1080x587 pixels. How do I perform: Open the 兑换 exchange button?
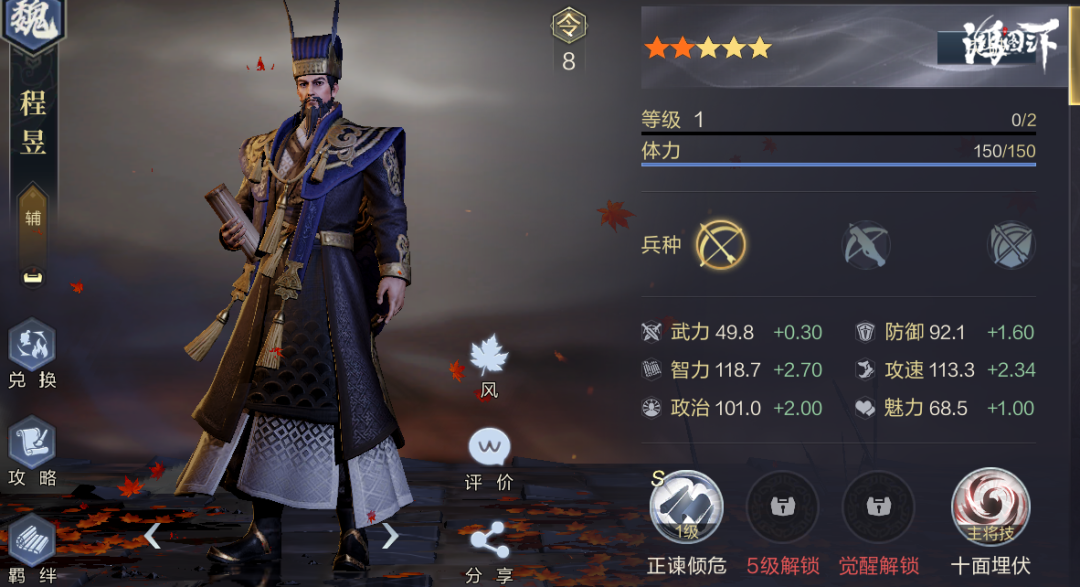click(x=32, y=348)
